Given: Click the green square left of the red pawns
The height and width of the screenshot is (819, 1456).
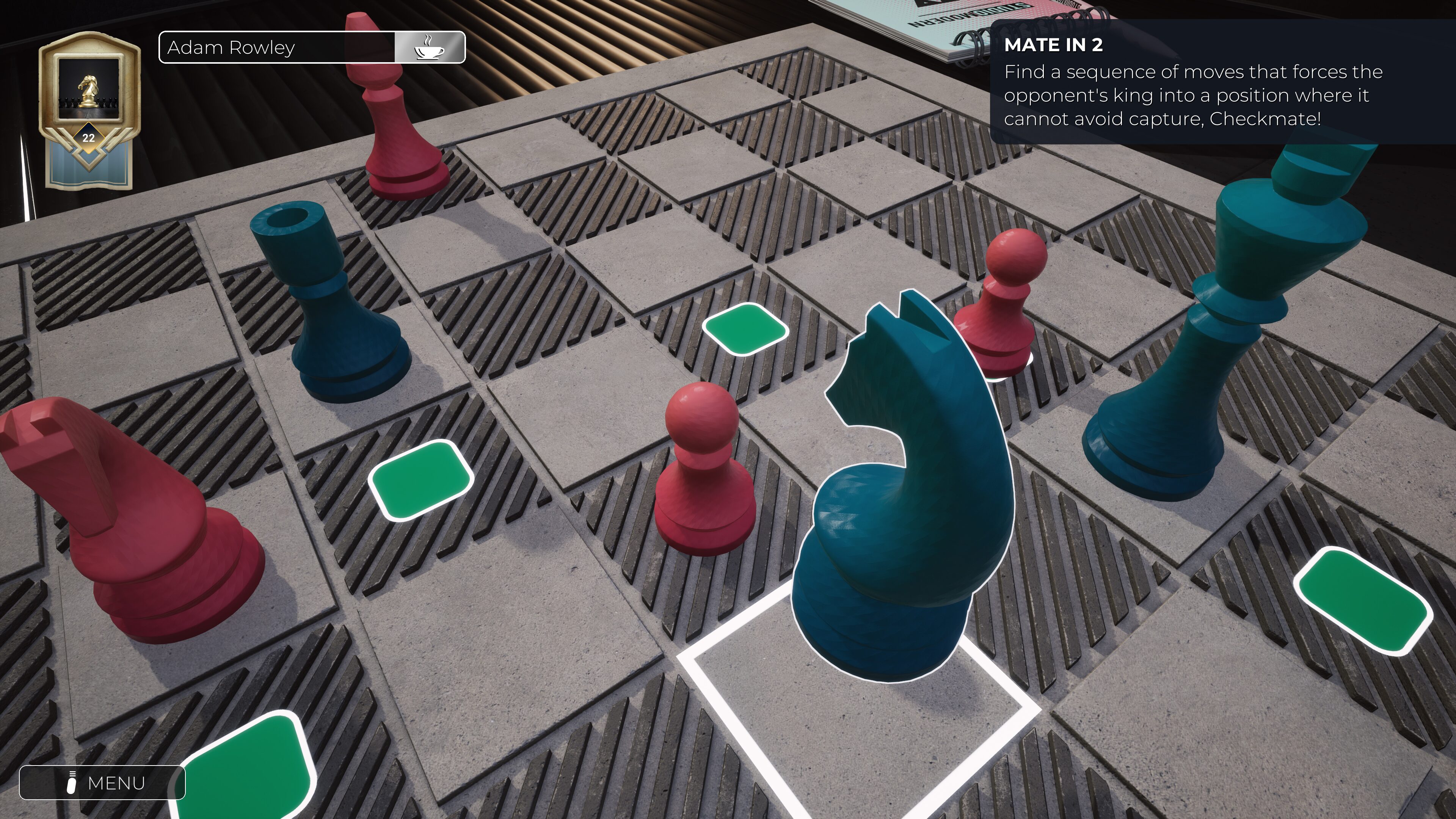Looking at the screenshot, I should coord(421,483).
